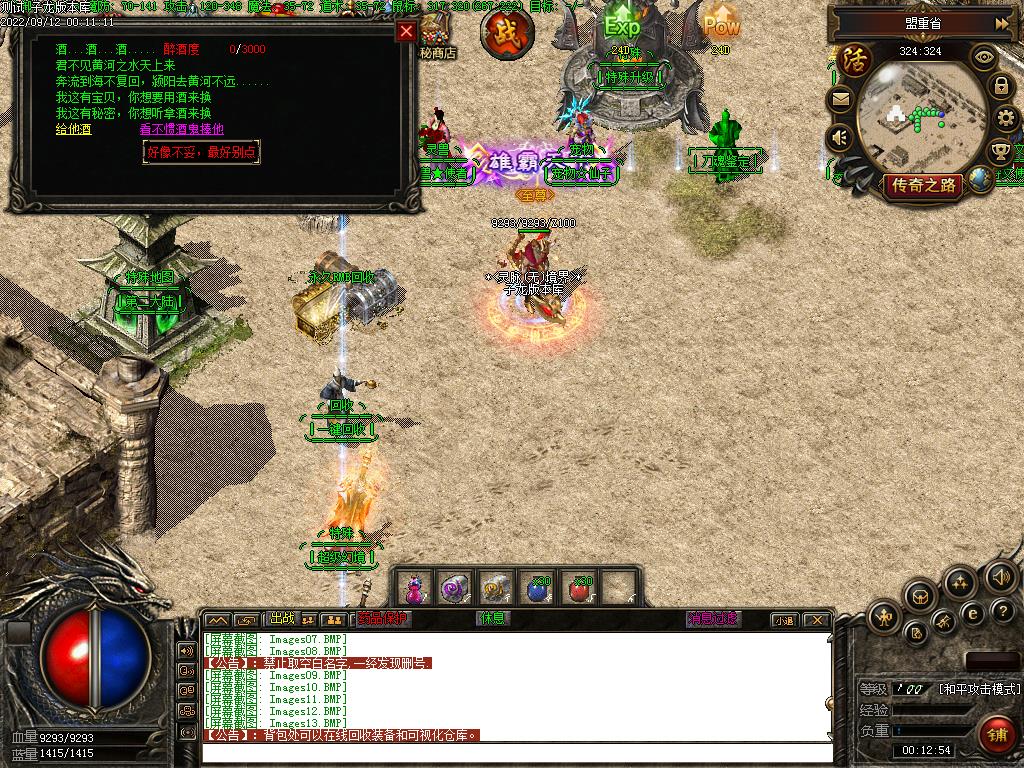Use the blue mana potion slot

click(538, 588)
